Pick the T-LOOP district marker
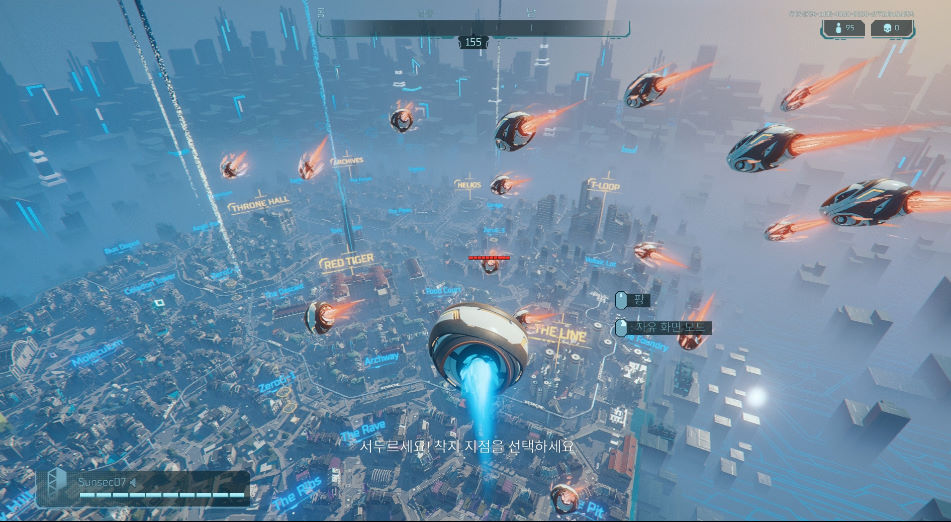This screenshot has height=522, width=951. 603,186
